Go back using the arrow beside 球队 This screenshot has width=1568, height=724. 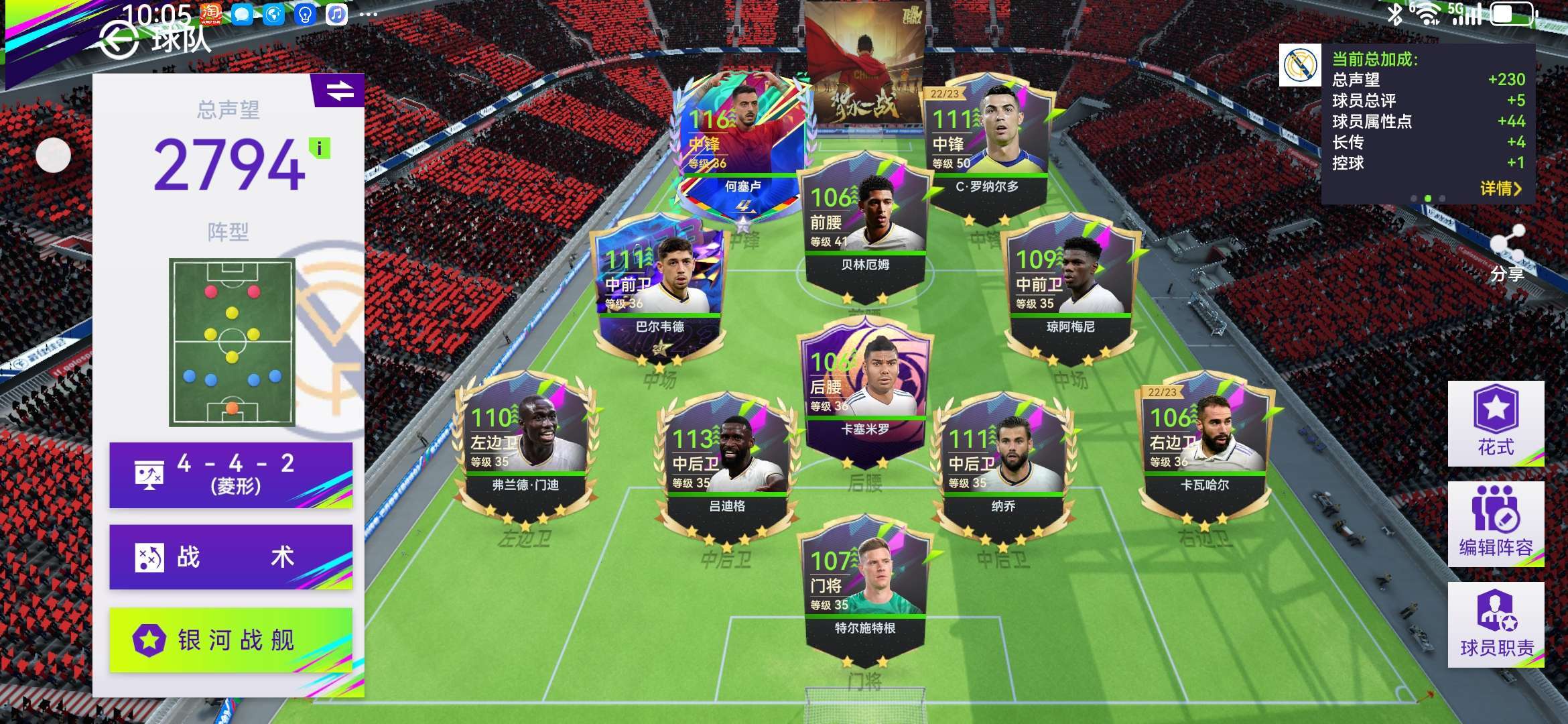point(119,42)
